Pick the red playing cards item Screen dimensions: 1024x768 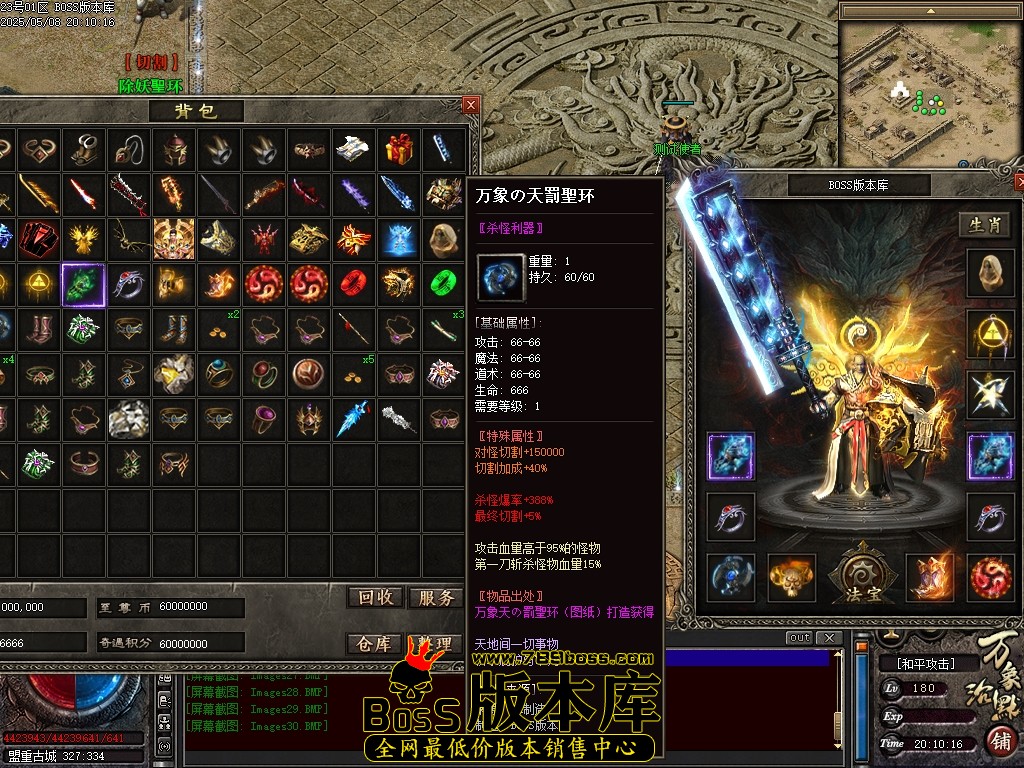[39, 239]
